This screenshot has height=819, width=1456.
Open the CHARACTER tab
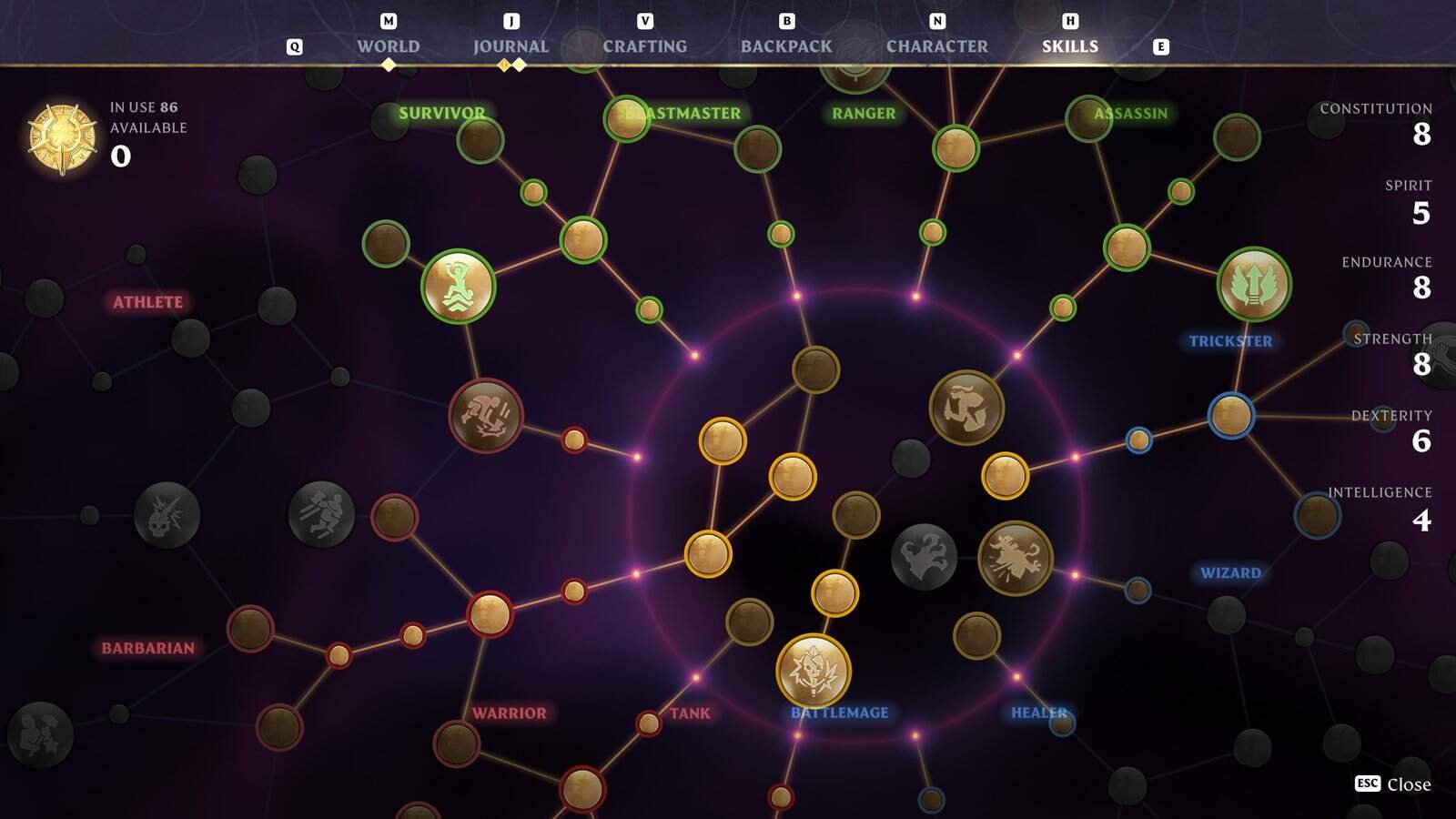pyautogui.click(x=935, y=45)
